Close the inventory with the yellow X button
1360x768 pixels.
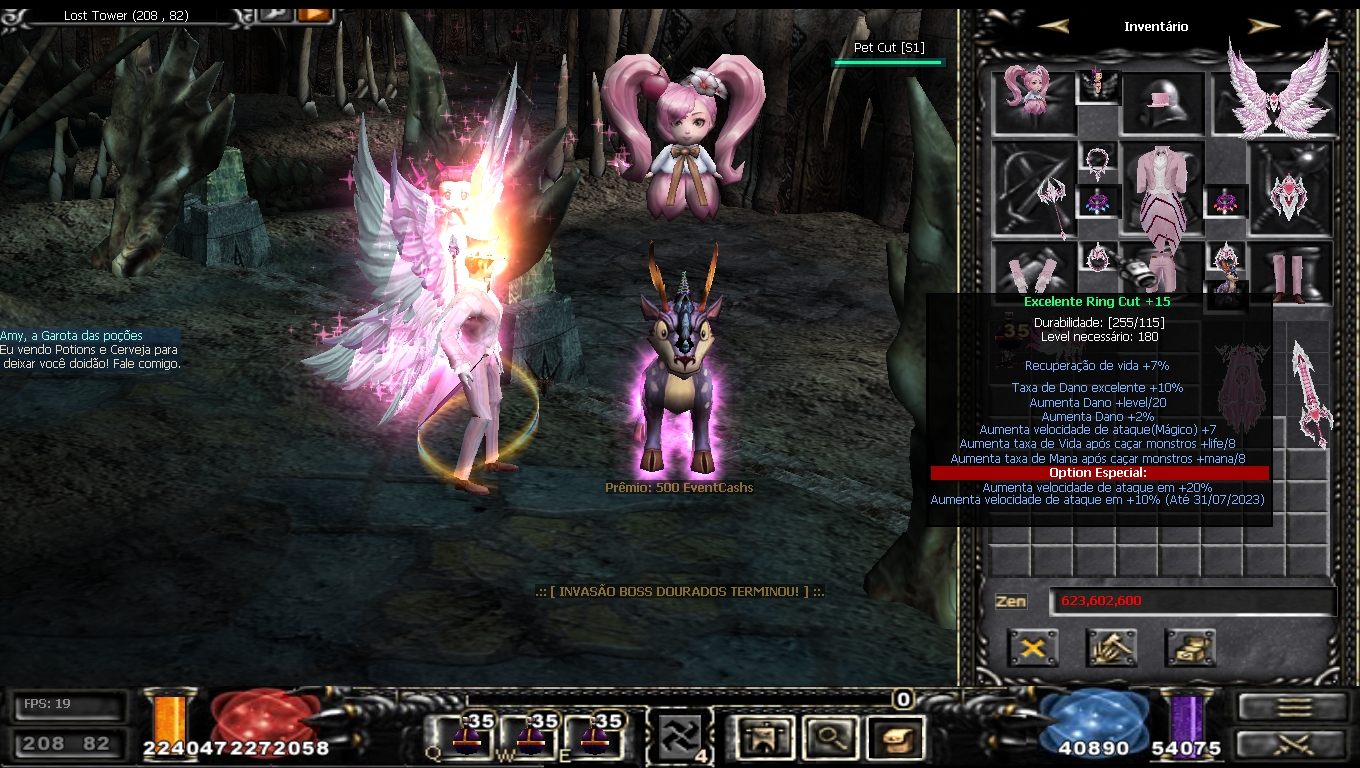coord(1033,648)
